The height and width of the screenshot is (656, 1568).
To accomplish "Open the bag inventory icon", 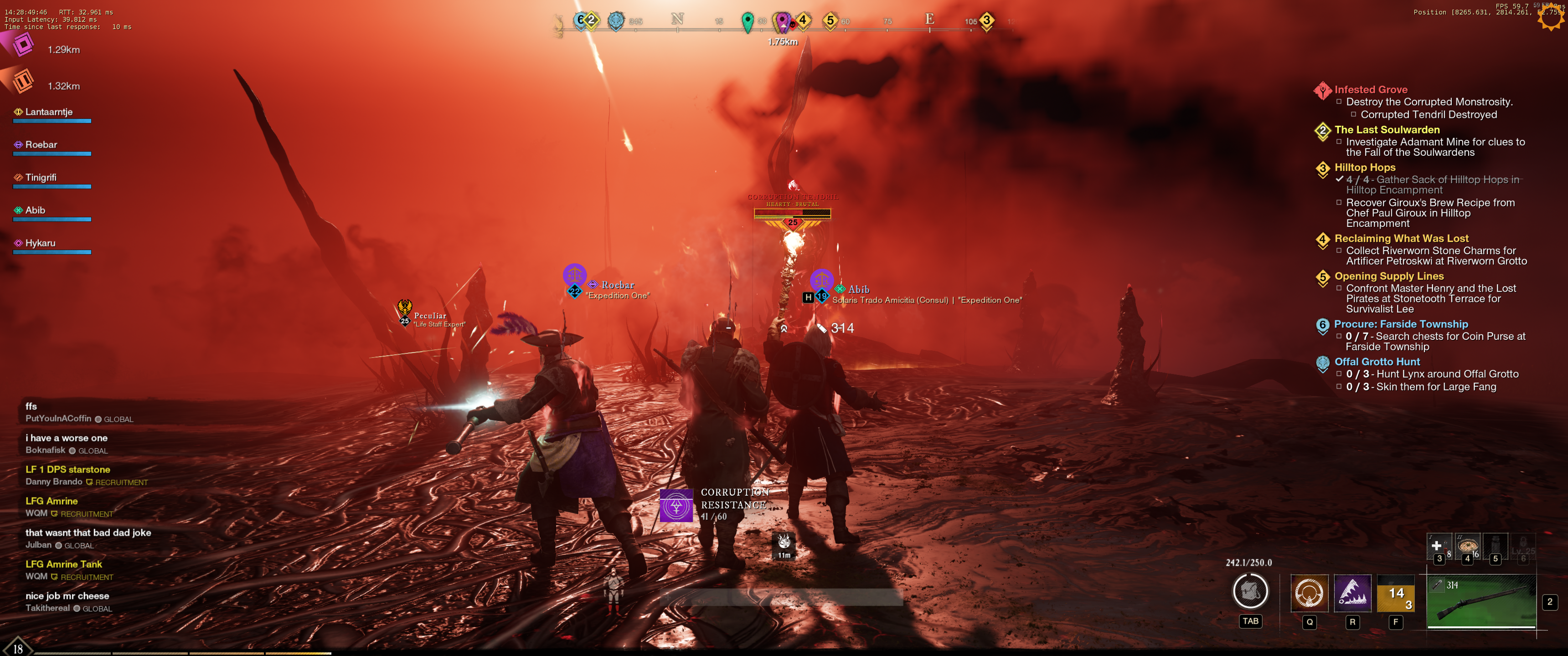I will [1250, 591].
